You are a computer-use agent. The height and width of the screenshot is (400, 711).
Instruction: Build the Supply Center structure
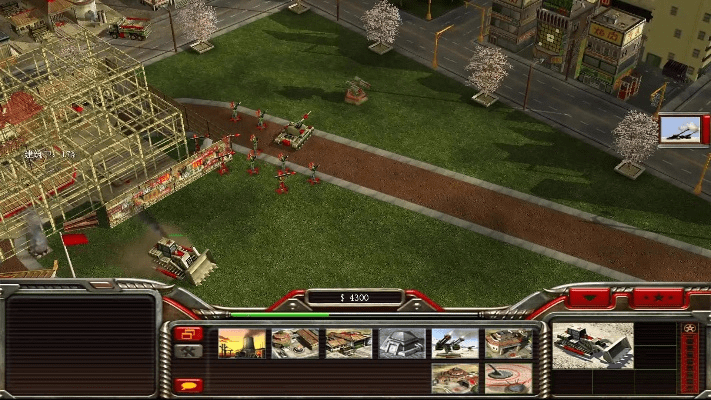(348, 343)
